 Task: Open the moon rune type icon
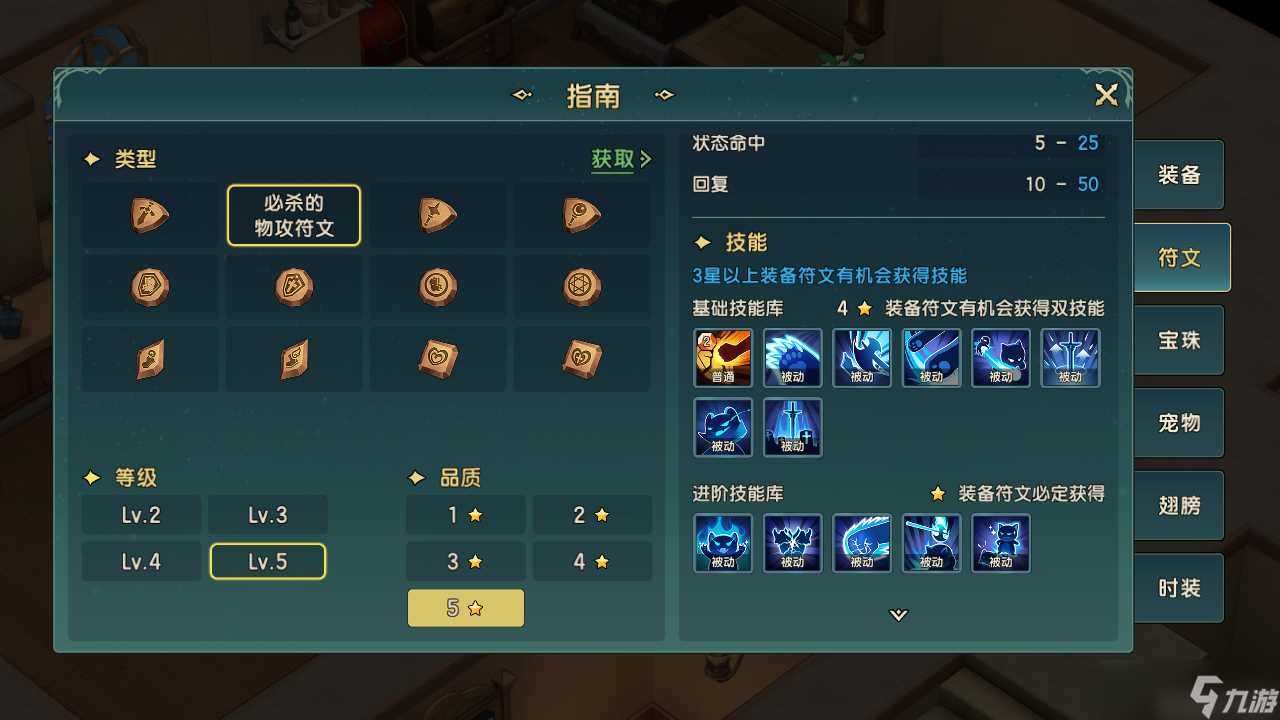581,215
